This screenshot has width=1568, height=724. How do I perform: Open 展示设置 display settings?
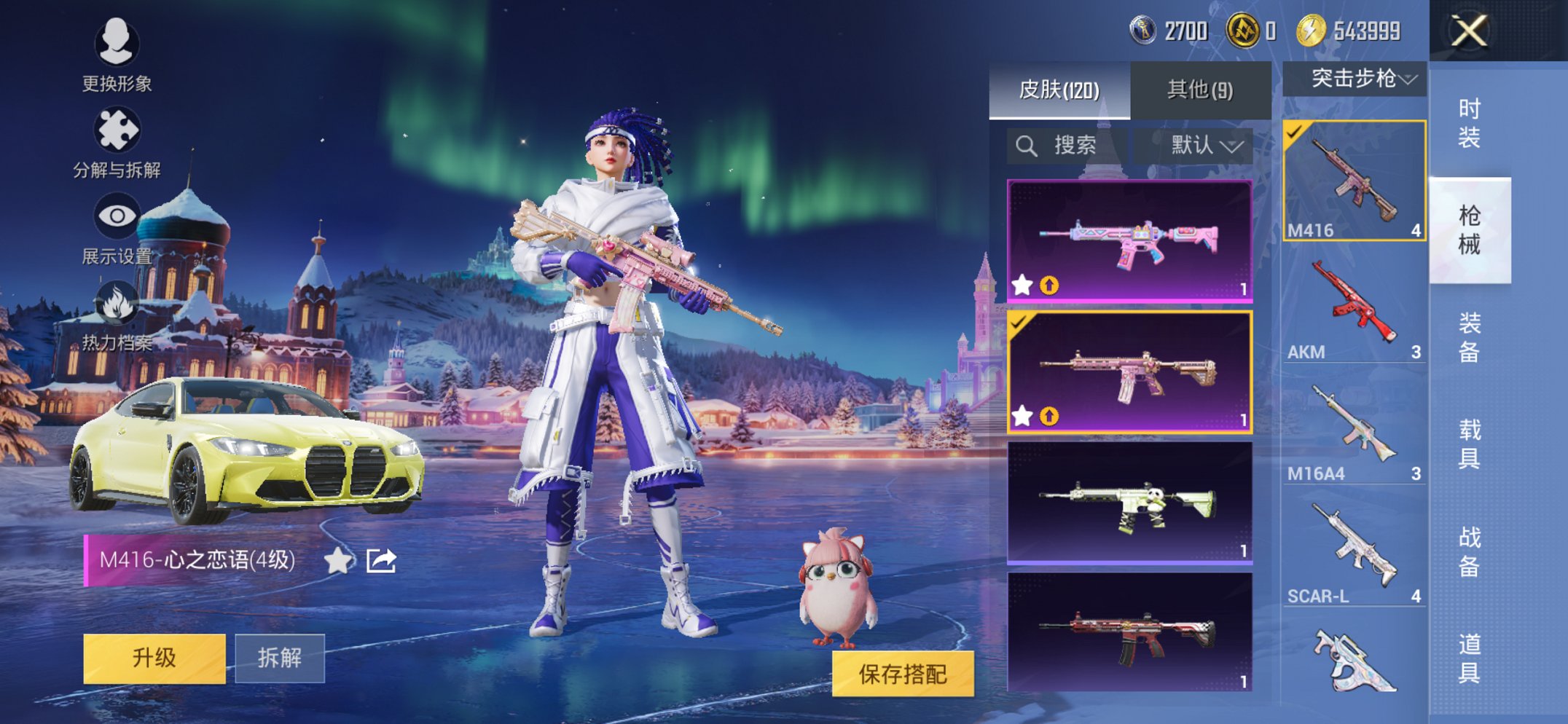(x=118, y=215)
